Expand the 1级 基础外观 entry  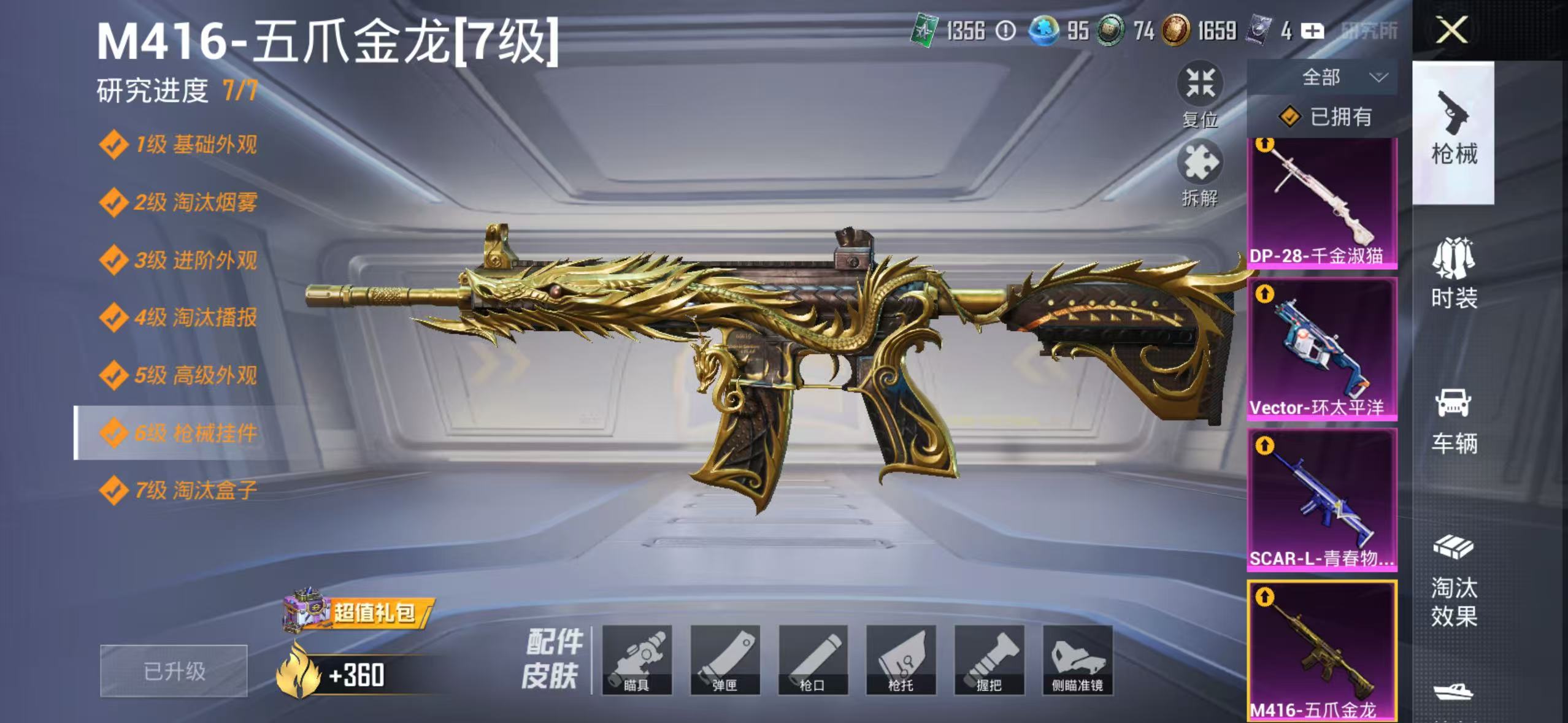(x=184, y=144)
